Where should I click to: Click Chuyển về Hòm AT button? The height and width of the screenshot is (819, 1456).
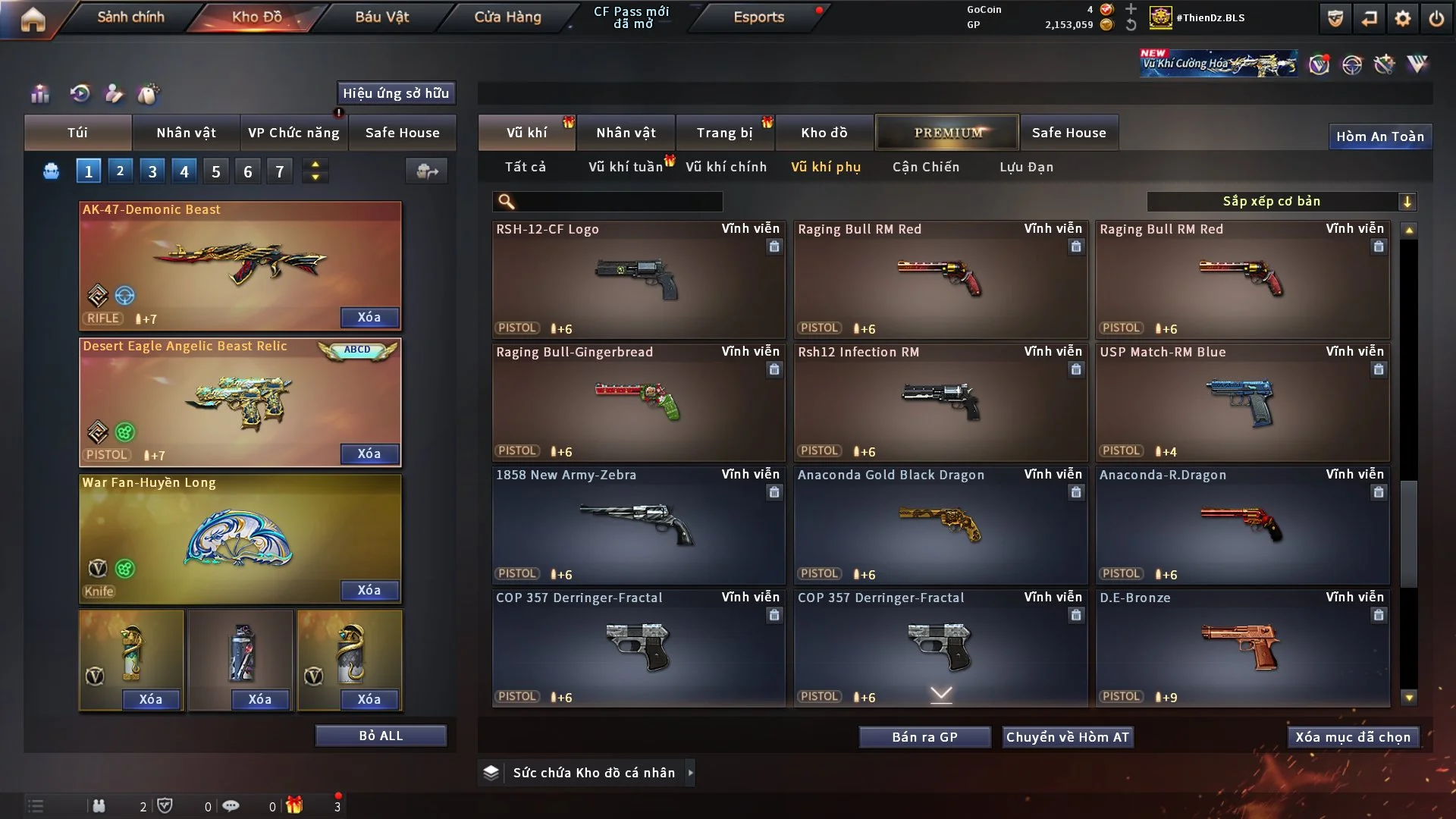(1068, 737)
